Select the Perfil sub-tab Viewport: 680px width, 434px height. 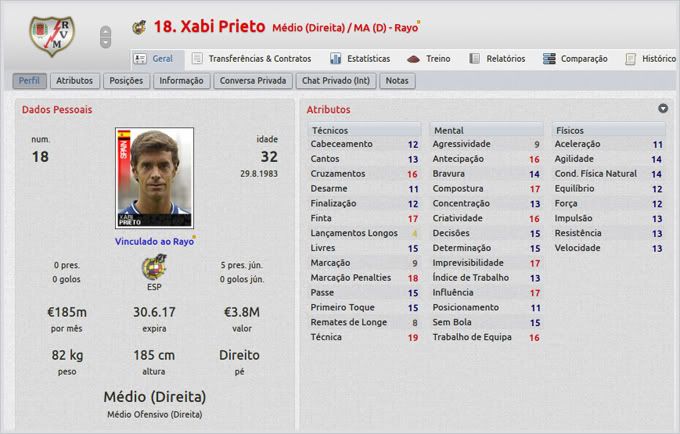click(x=30, y=80)
